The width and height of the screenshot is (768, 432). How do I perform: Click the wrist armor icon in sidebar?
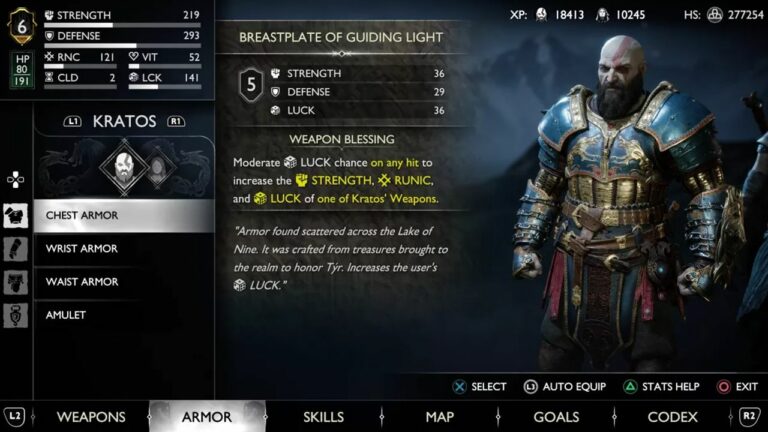[16, 248]
